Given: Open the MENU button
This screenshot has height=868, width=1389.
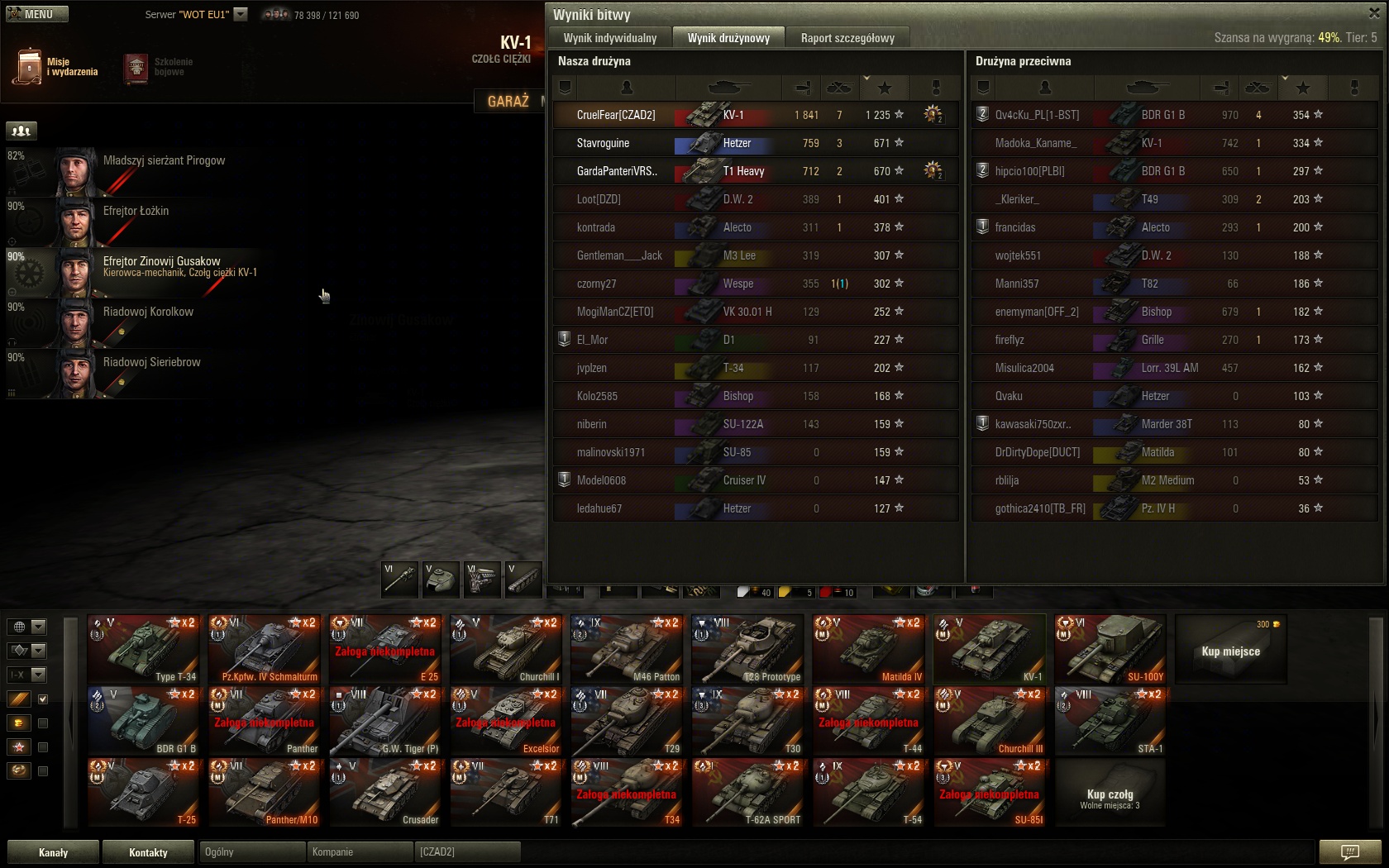Looking at the screenshot, I should [x=37, y=14].
